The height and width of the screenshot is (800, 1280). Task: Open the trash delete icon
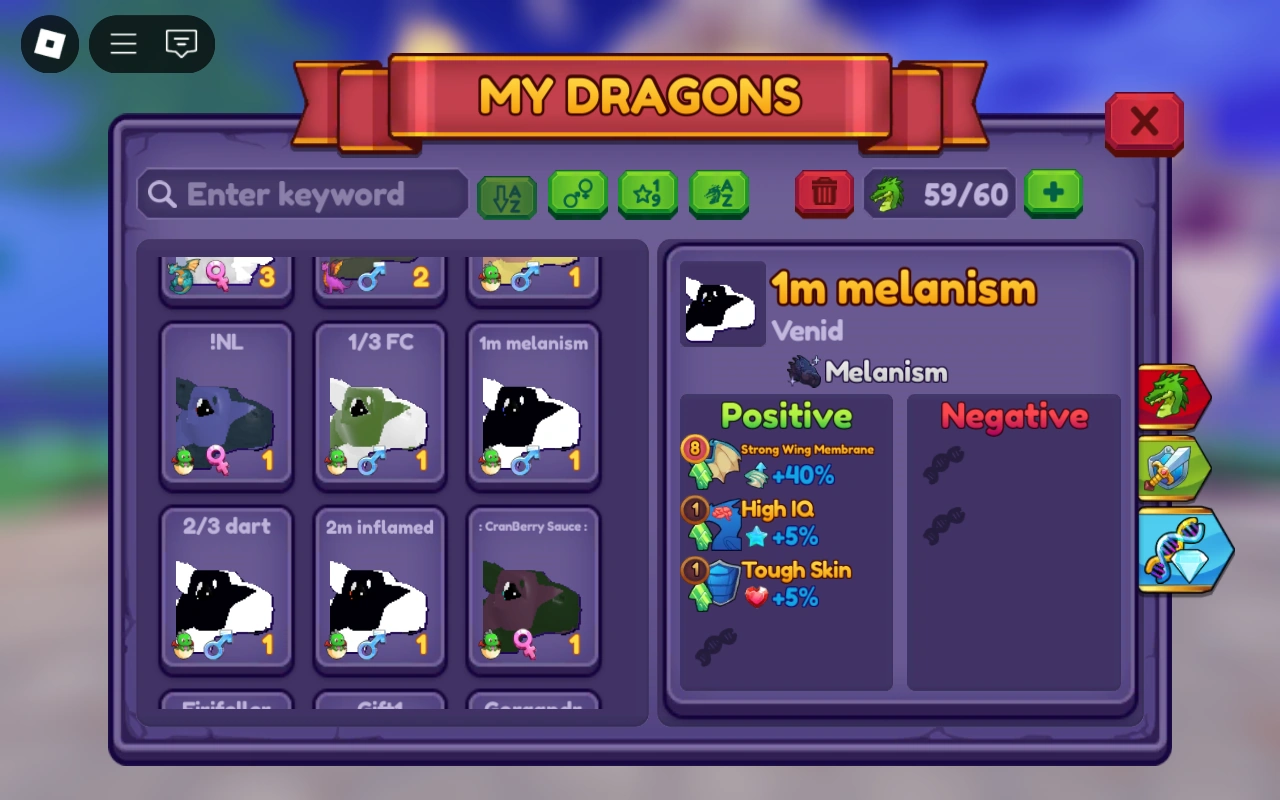point(824,194)
